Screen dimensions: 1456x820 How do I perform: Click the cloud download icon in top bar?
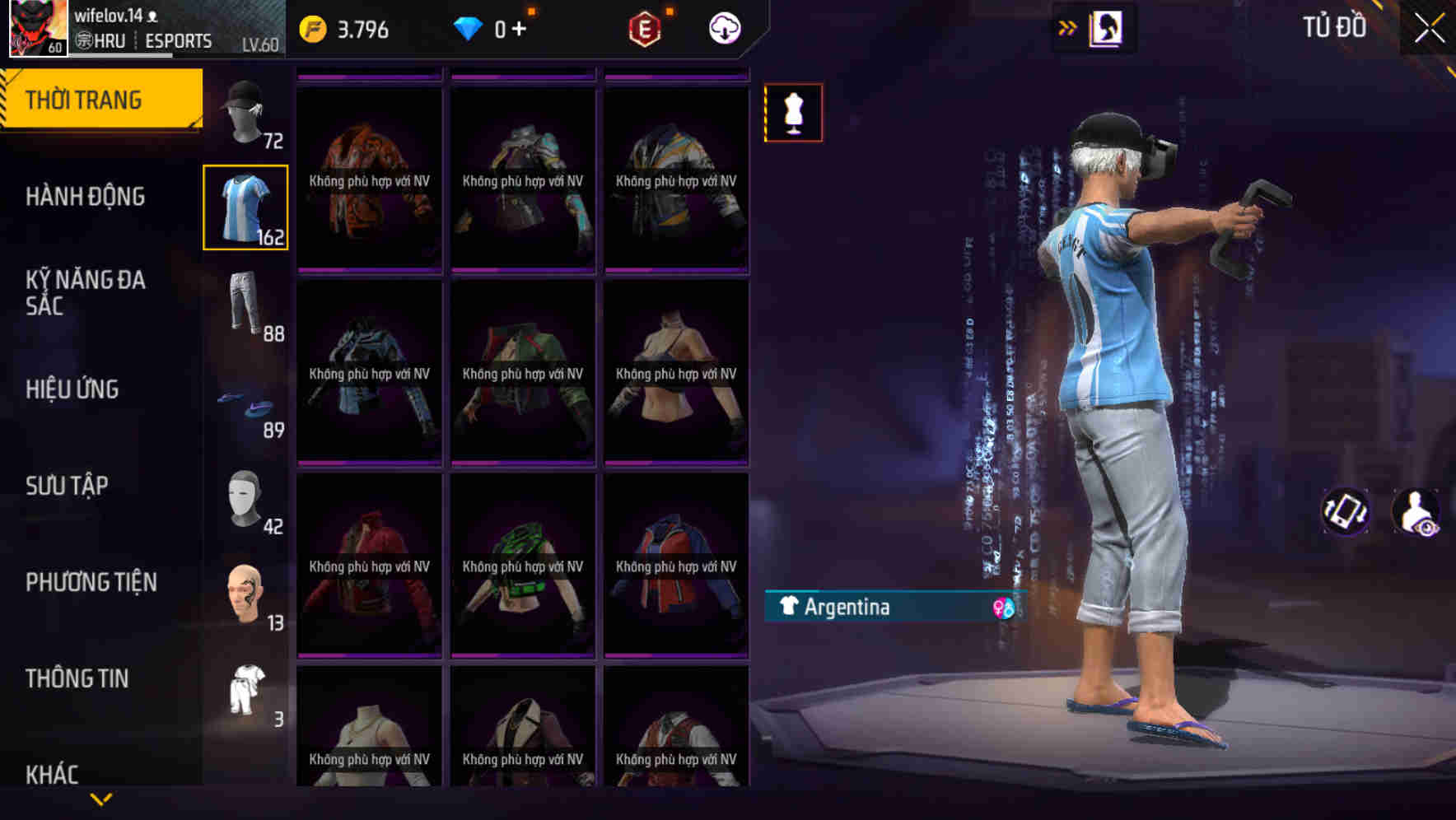pyautogui.click(x=722, y=27)
